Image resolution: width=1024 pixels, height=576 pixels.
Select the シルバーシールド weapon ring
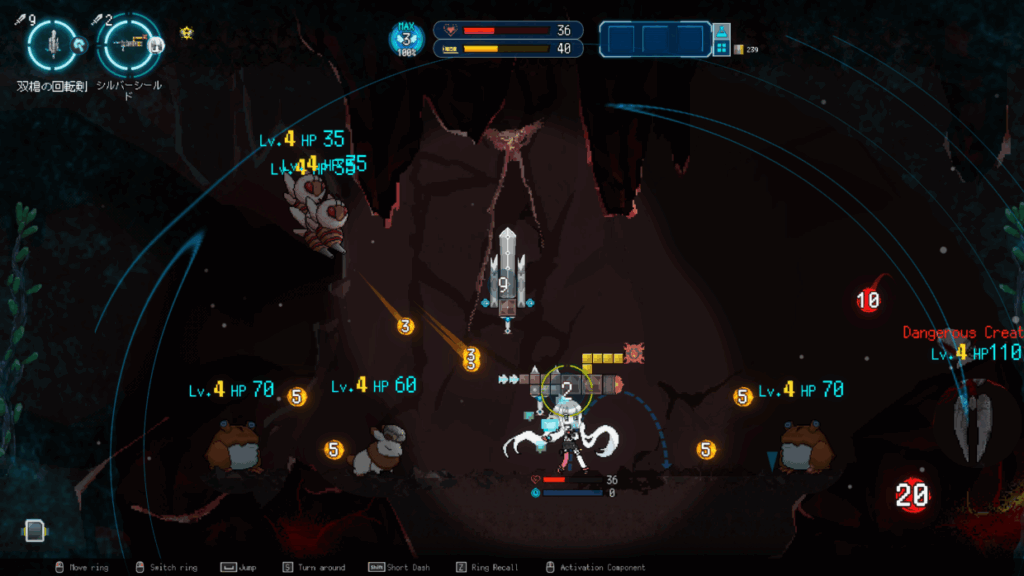coord(129,43)
